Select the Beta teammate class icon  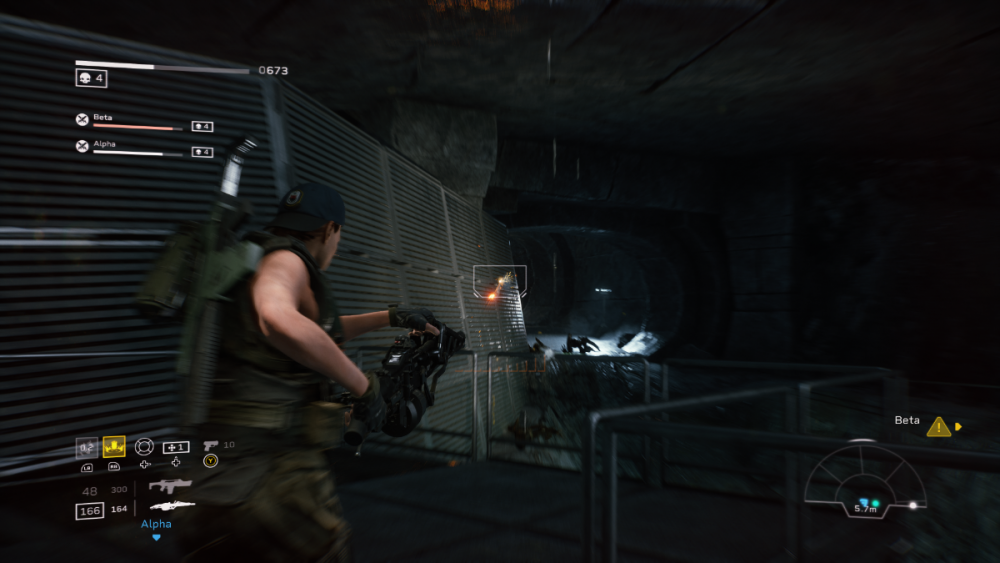pyautogui.click(x=82, y=120)
